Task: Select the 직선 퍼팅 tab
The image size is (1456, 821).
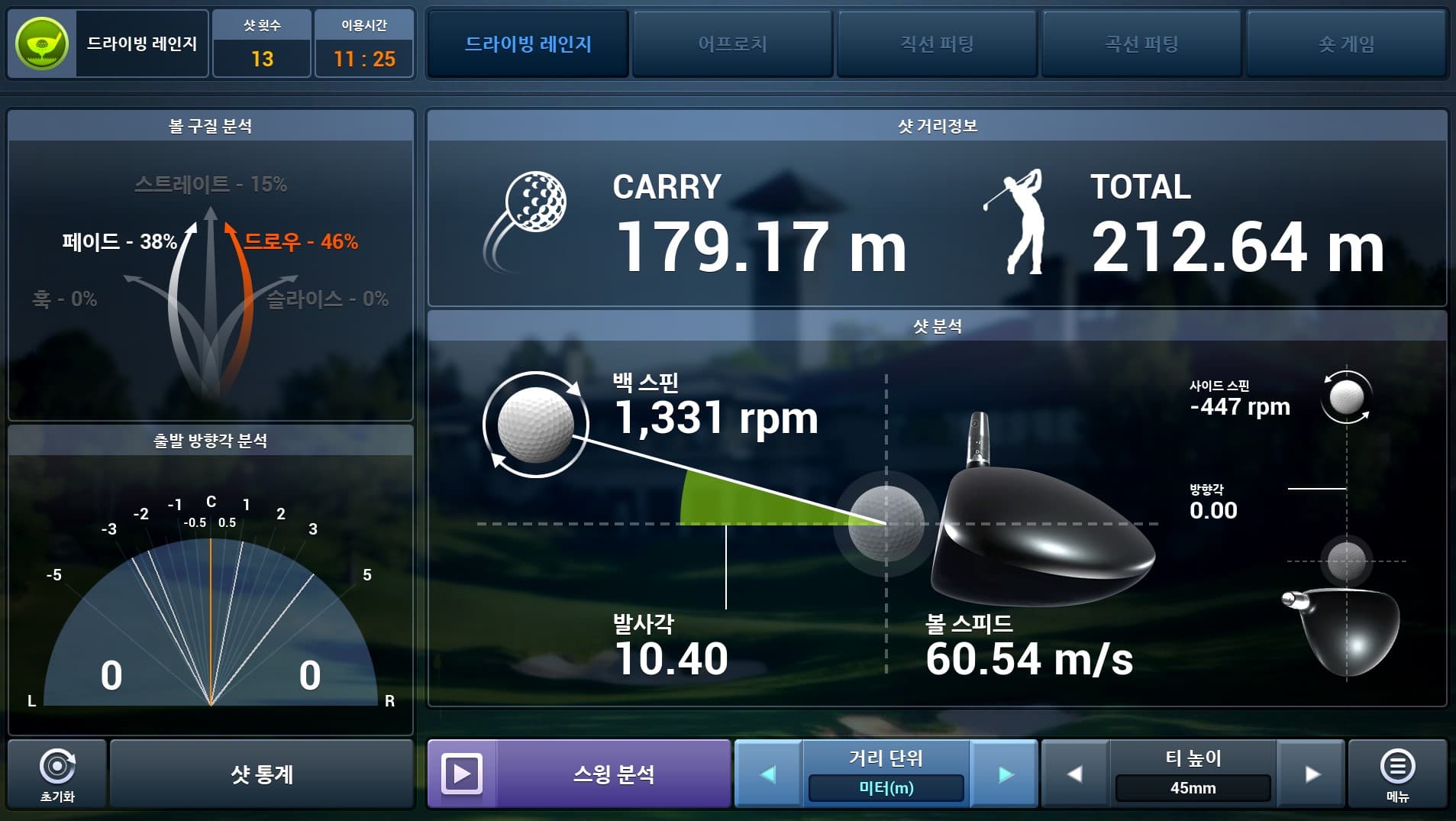Action: [x=937, y=44]
